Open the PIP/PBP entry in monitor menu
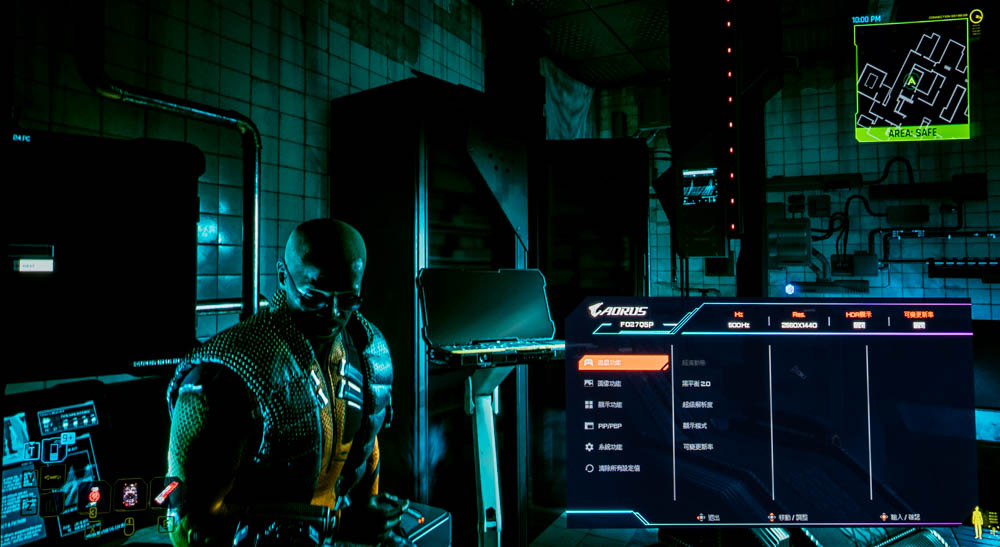This screenshot has height=547, width=1000. (609, 426)
